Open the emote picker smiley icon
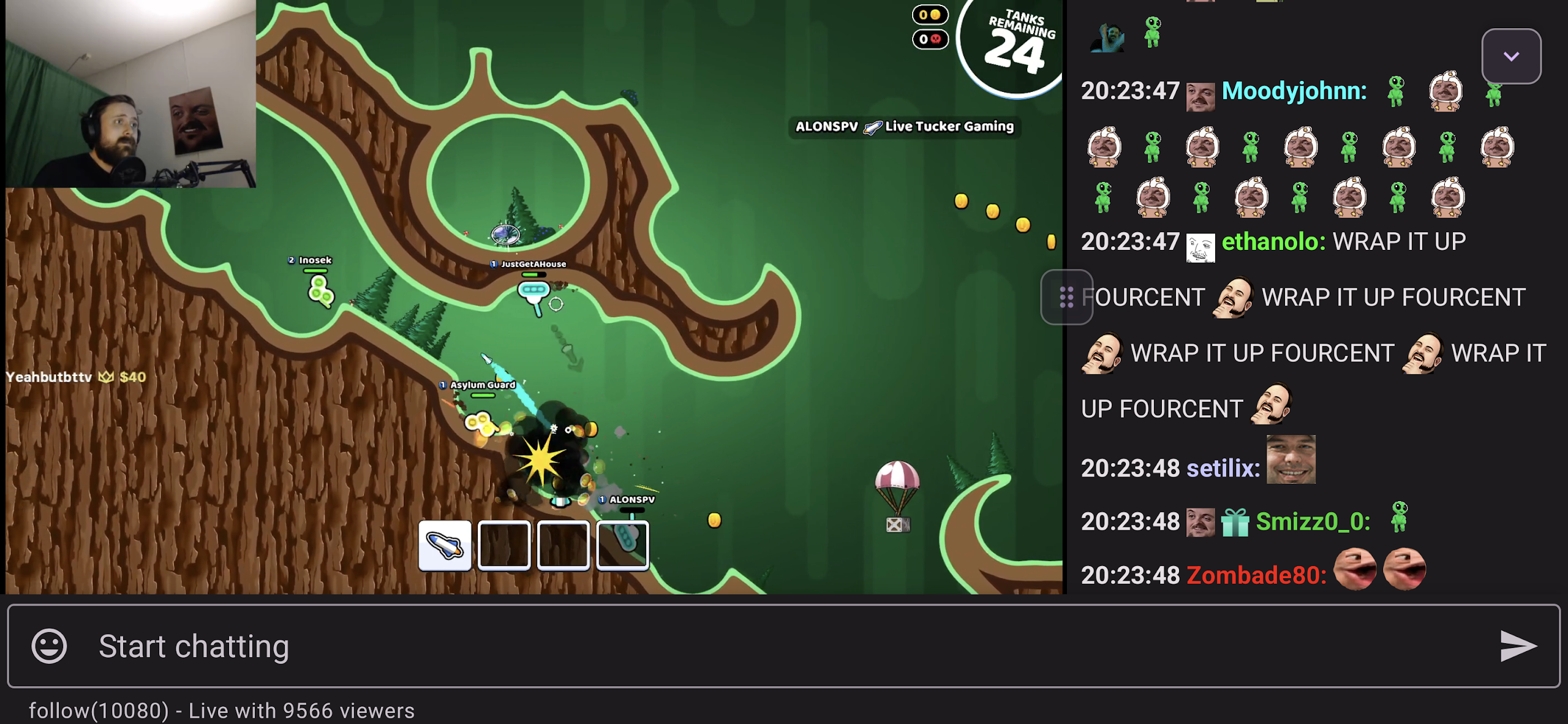Image resolution: width=1568 pixels, height=724 pixels. coord(48,645)
